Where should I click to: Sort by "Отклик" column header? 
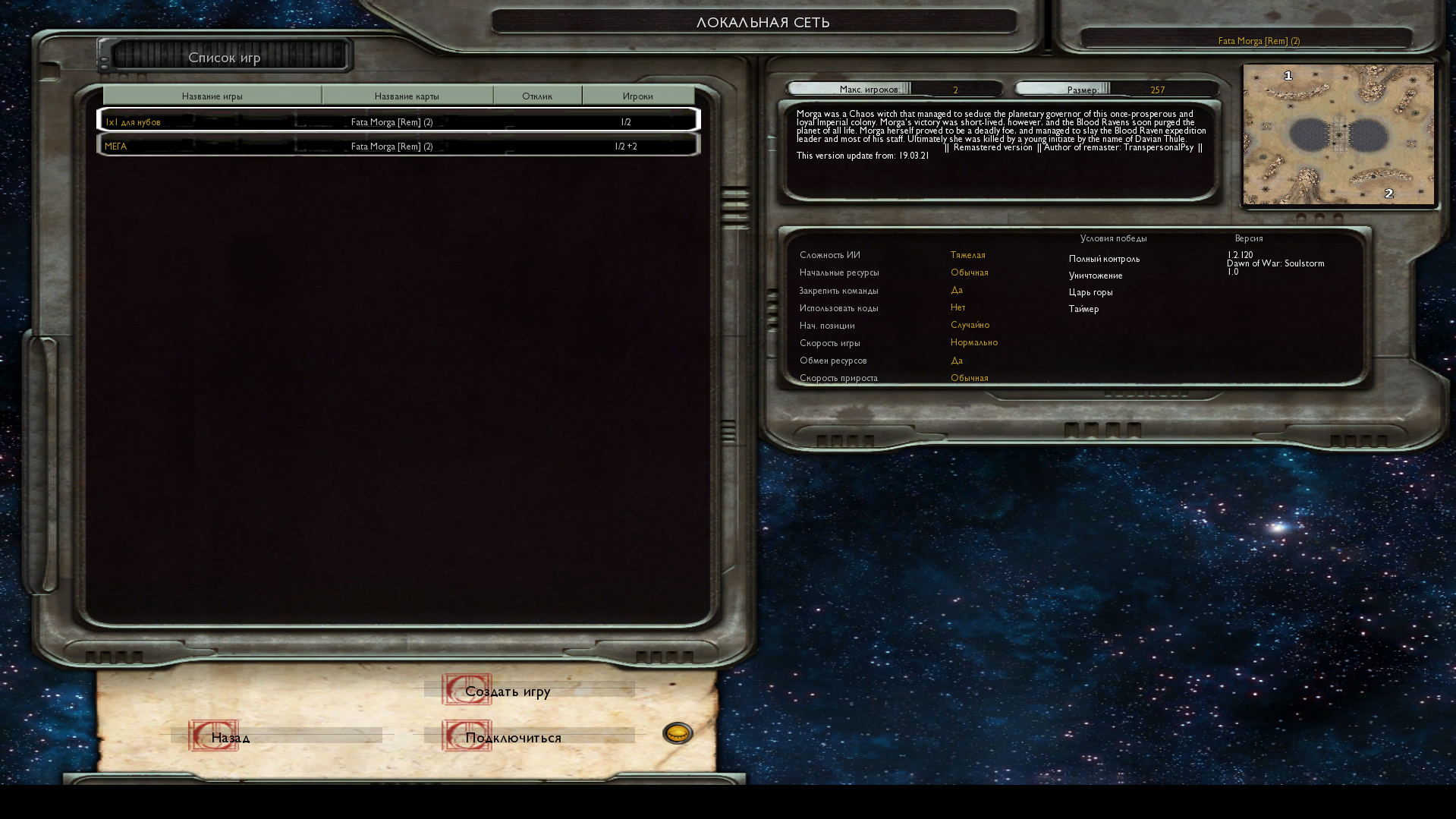coord(537,96)
